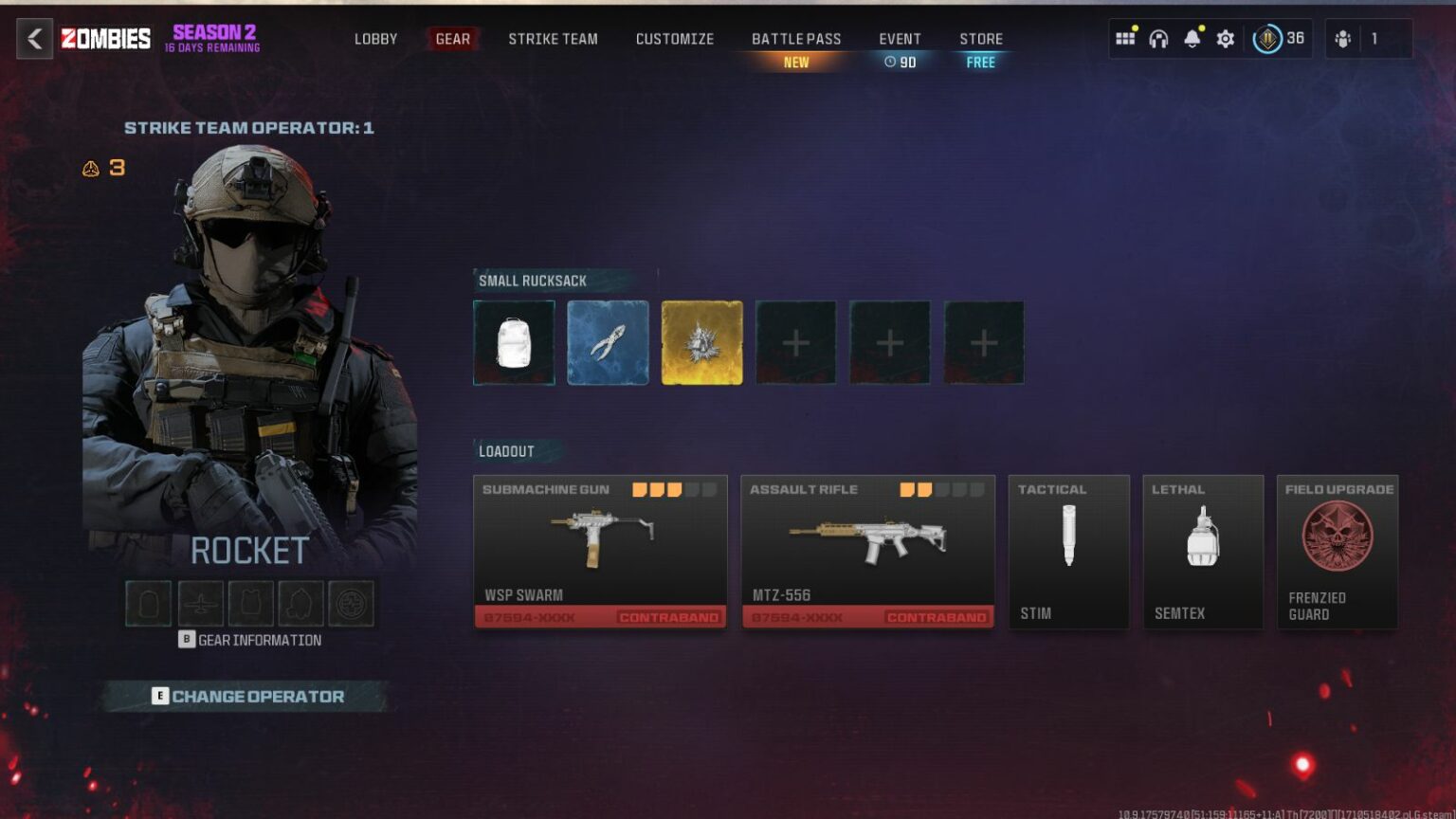Click the Change Operator button
The image size is (1456, 819).
pos(248,696)
